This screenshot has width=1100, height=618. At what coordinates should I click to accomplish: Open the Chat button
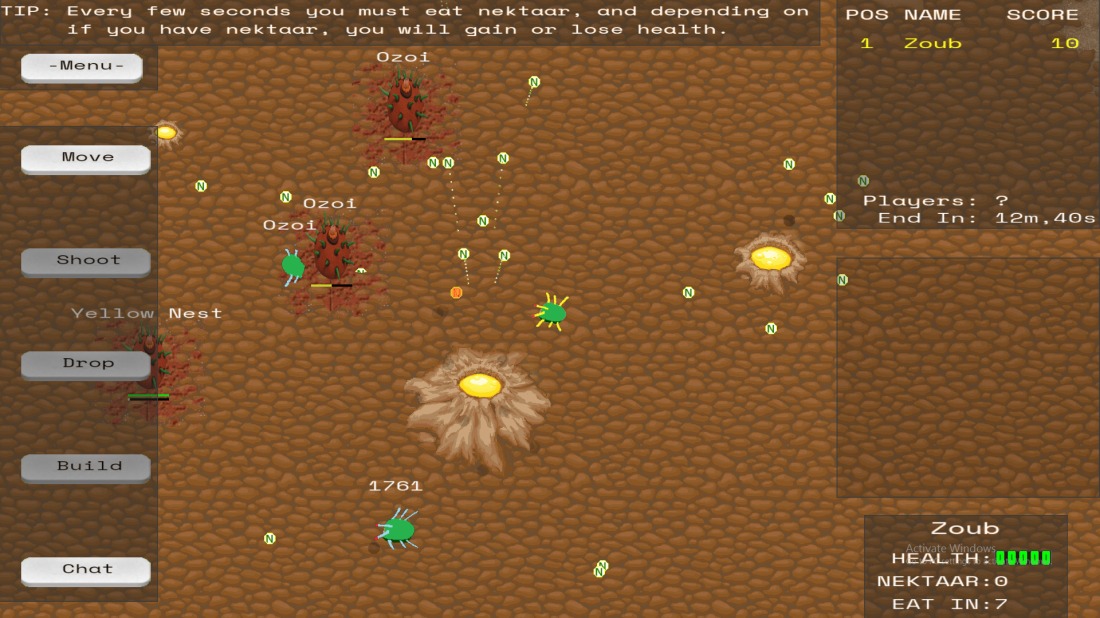(x=86, y=570)
